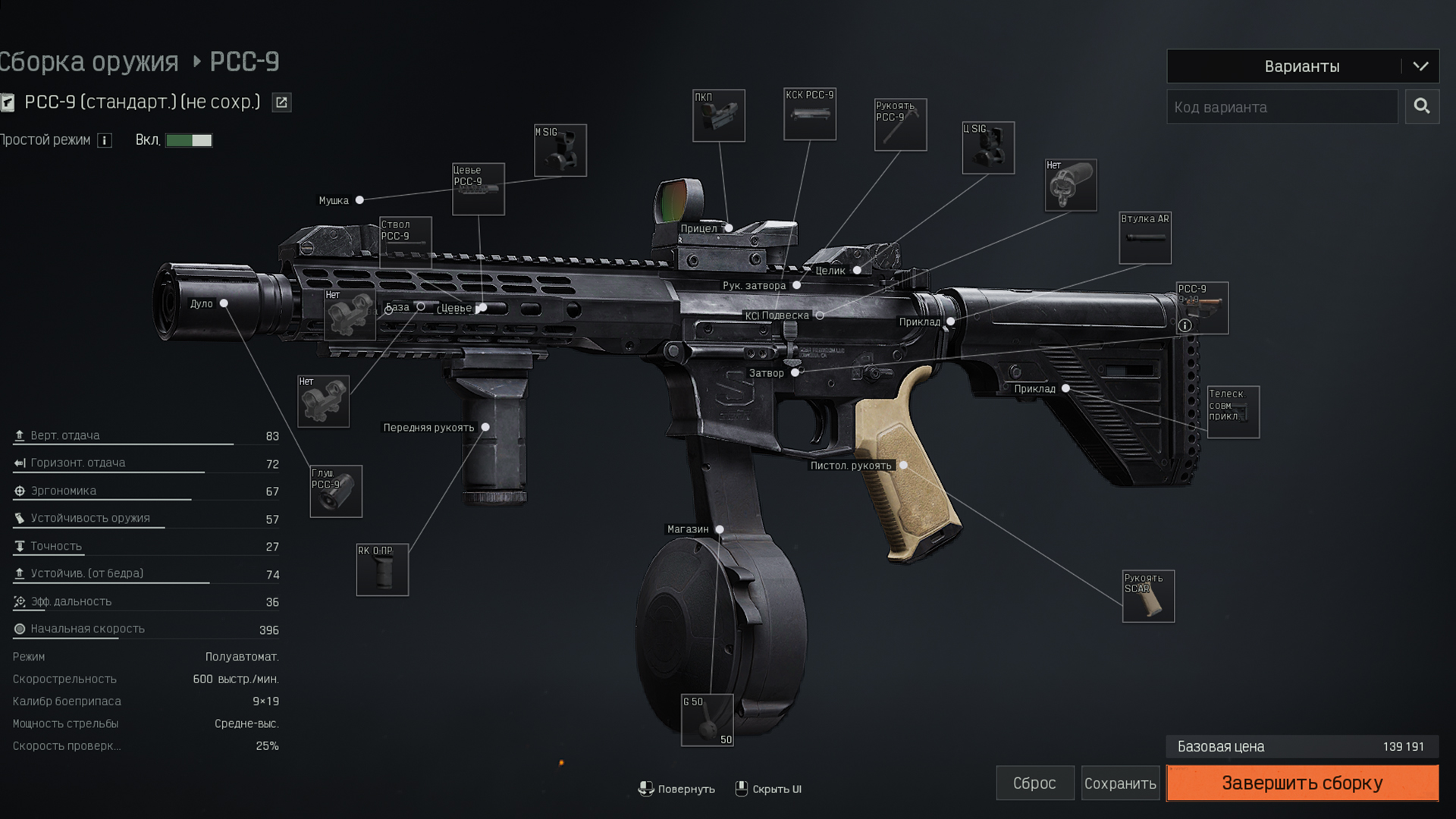
Task: Reset the build with "Сброс"
Action: click(x=1034, y=783)
